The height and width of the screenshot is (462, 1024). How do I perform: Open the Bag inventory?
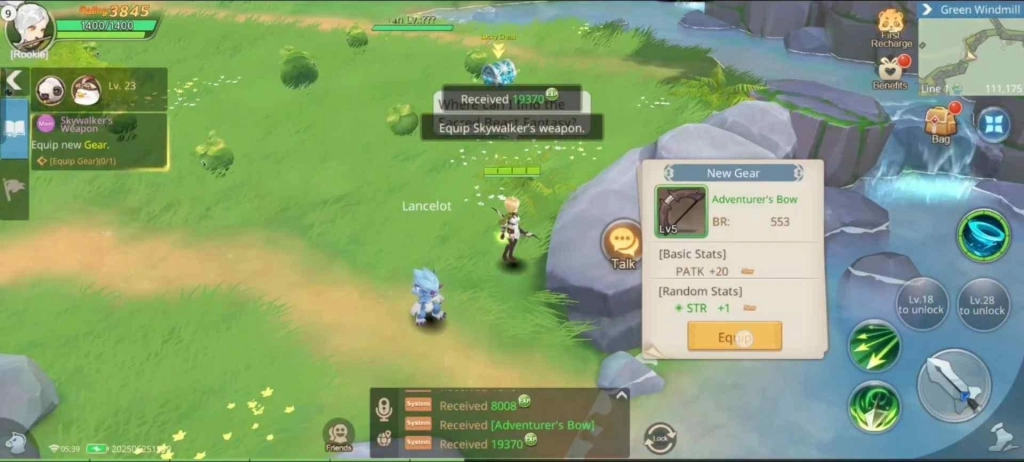point(941,124)
